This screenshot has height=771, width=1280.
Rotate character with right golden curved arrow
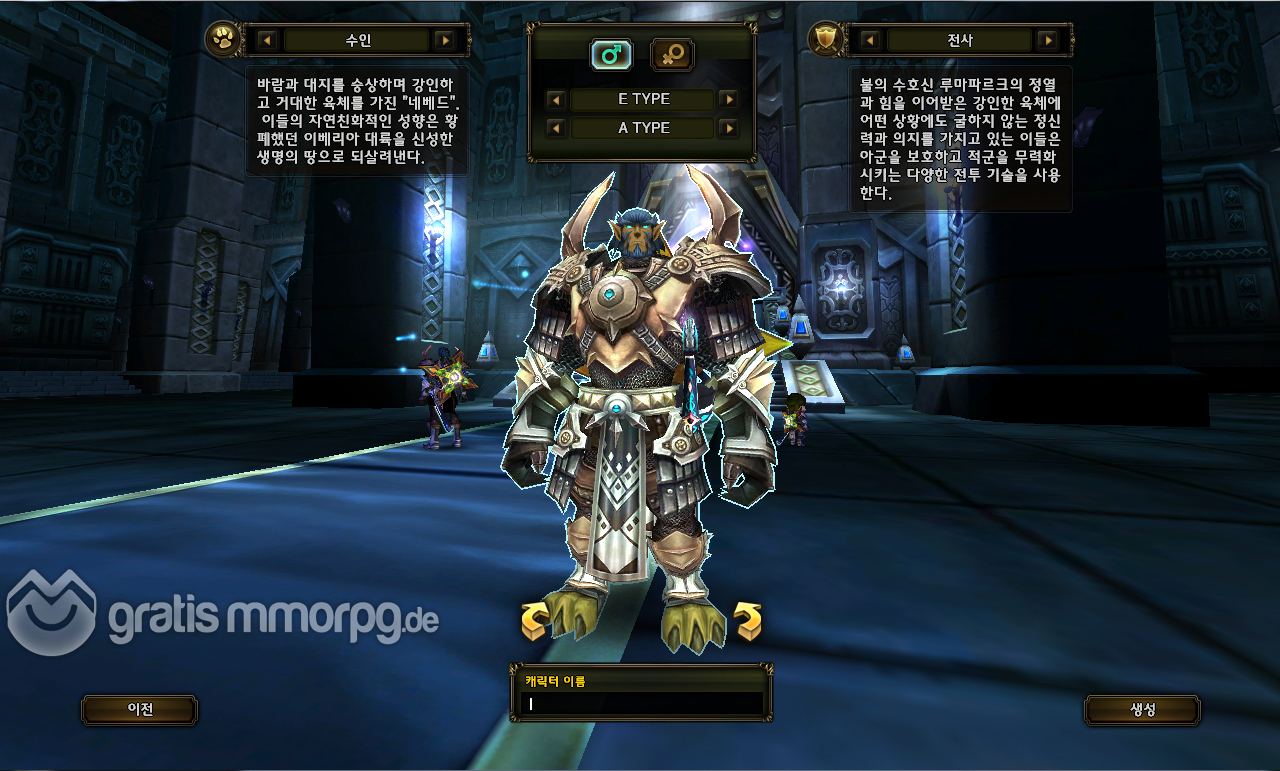[x=747, y=621]
